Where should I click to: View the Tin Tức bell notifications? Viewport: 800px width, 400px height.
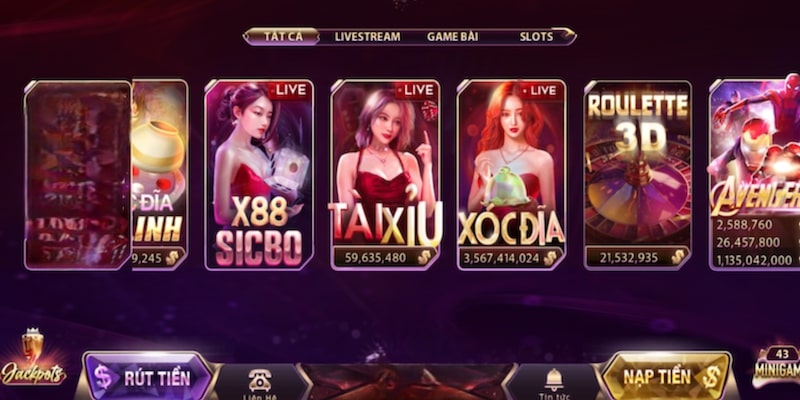tap(554, 381)
